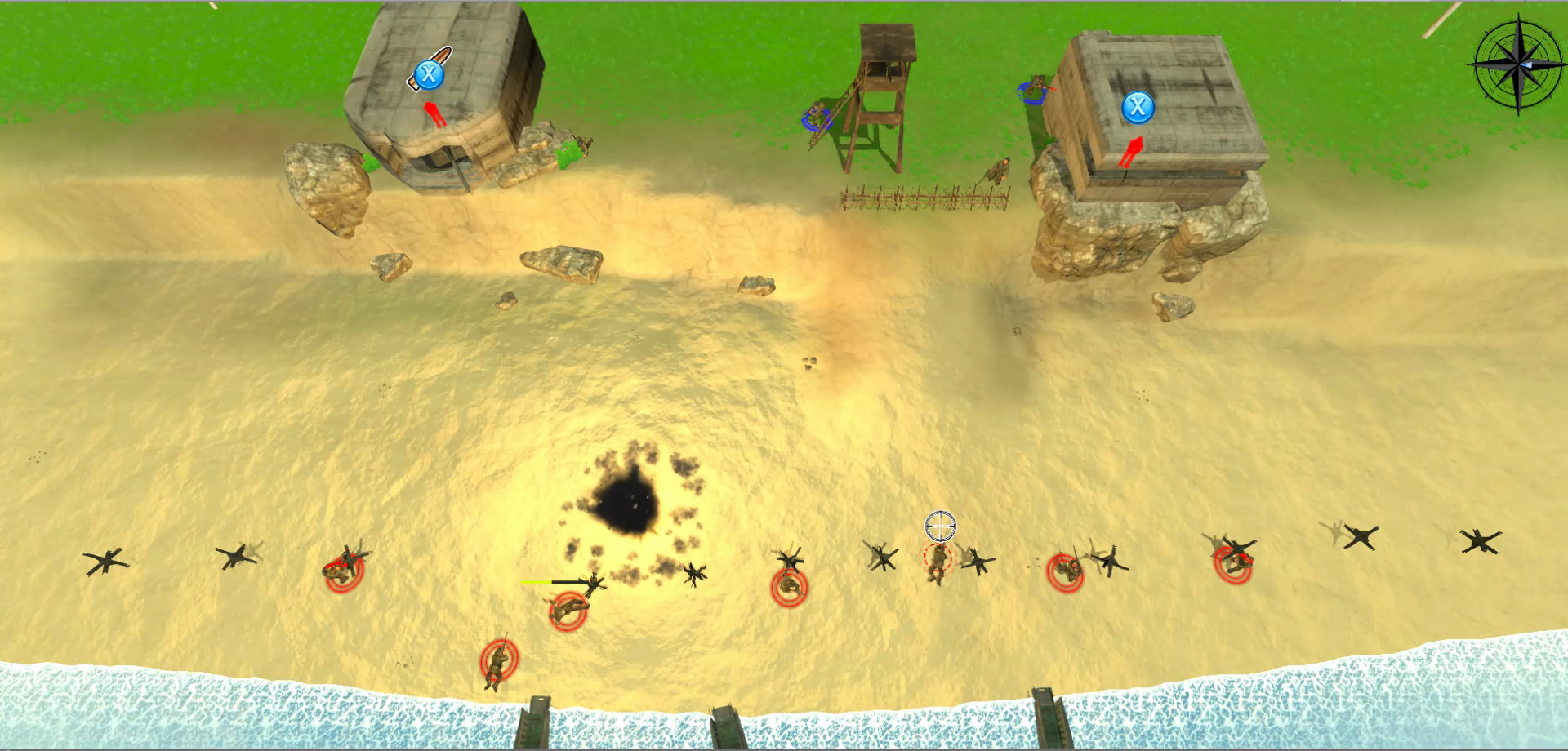
Task: Click the wooden watchtower structure
Action: [x=882, y=90]
